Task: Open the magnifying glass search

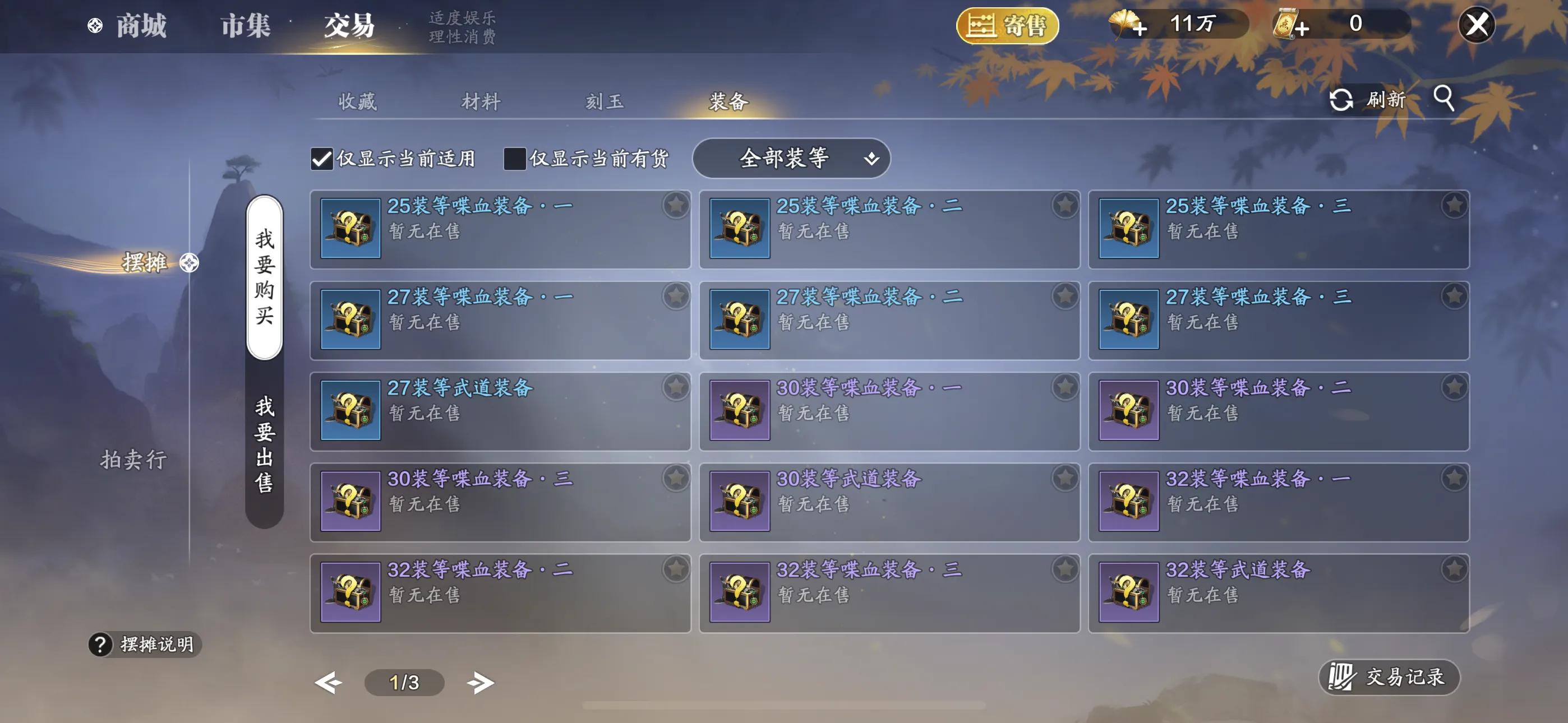Action: point(1444,98)
